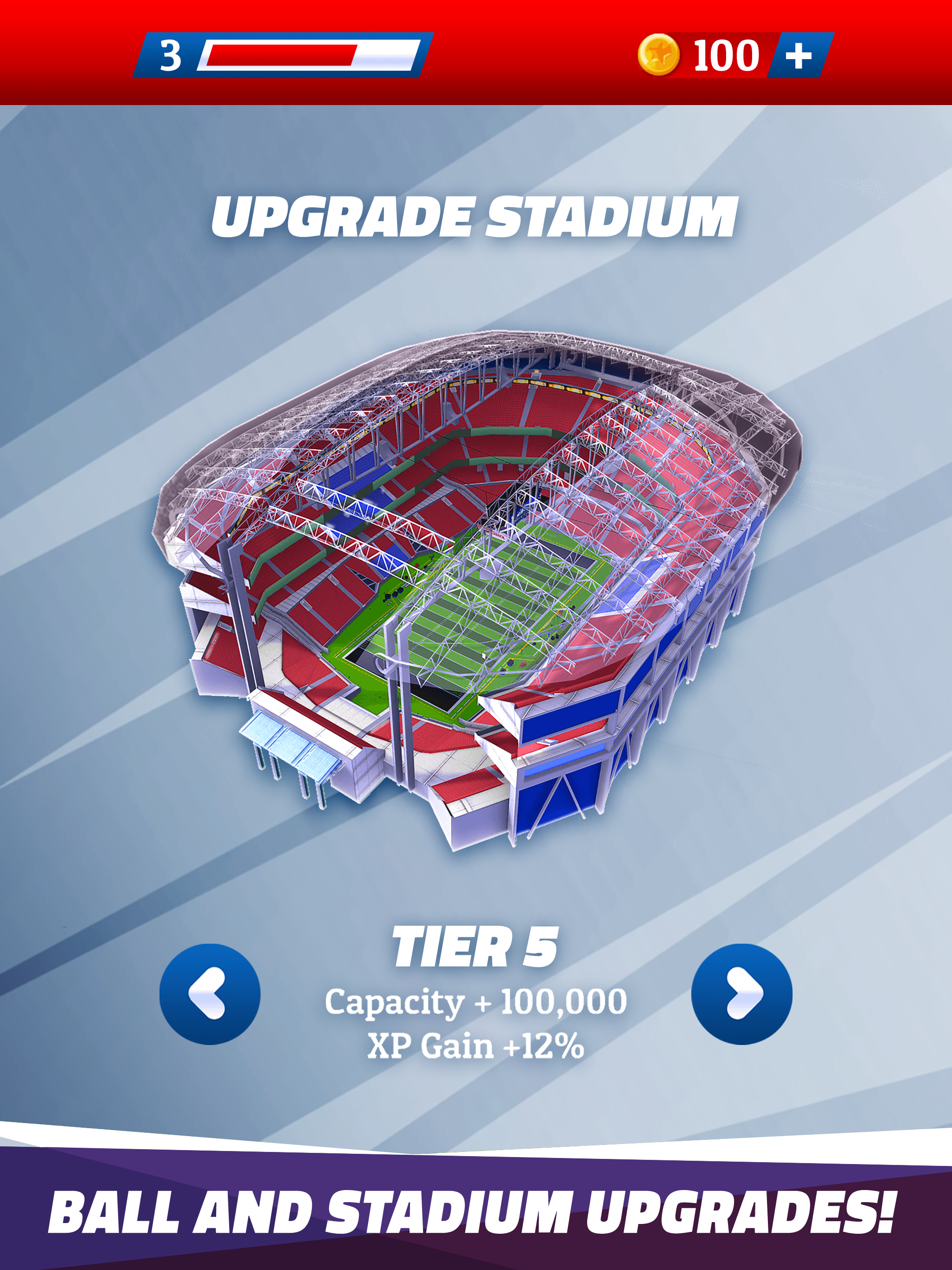The width and height of the screenshot is (952, 1270).
Task: Tap the level progress bar at the top
Action: pyautogui.click(x=313, y=54)
